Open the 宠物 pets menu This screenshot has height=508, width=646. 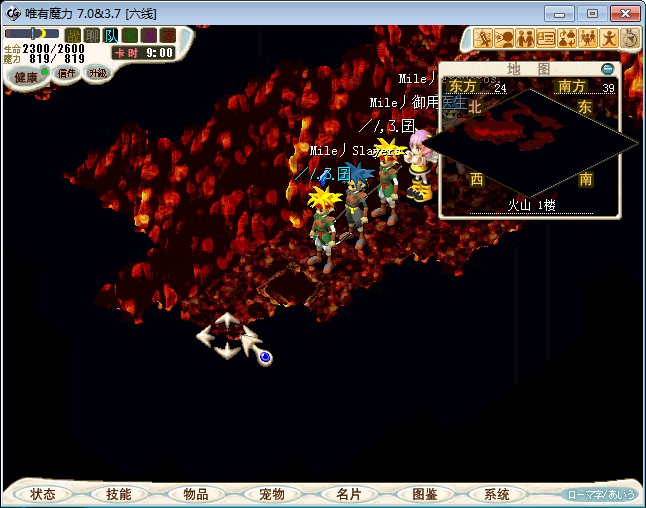click(x=272, y=494)
